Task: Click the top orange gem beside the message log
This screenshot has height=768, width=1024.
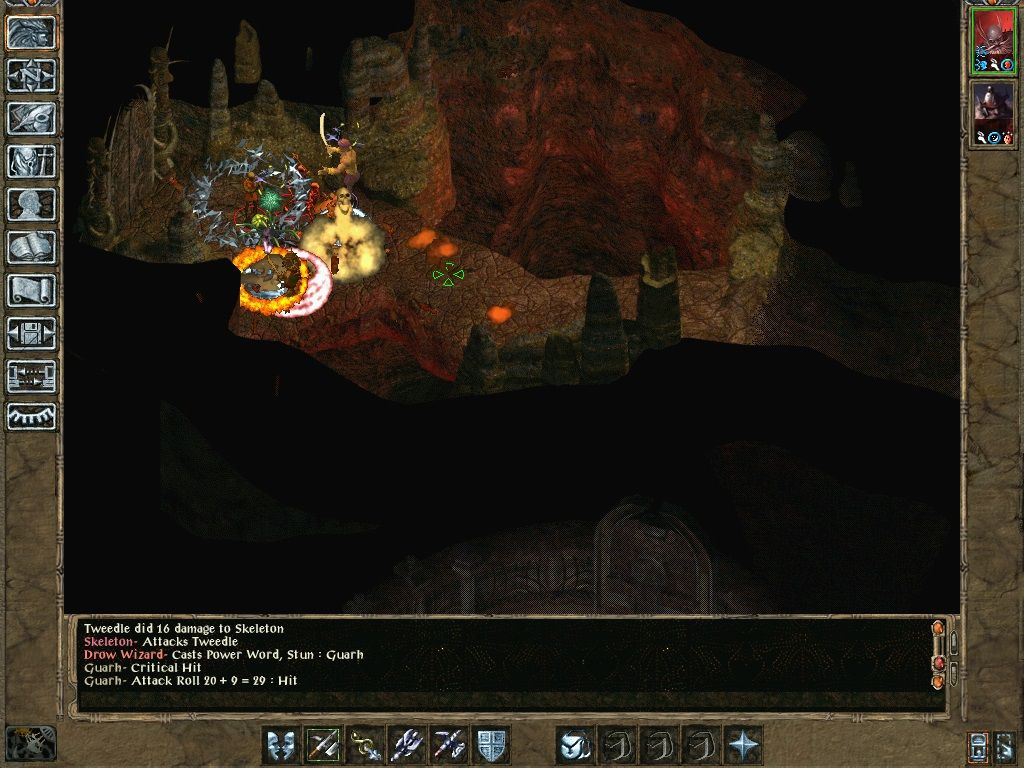Action: pyautogui.click(x=937, y=630)
